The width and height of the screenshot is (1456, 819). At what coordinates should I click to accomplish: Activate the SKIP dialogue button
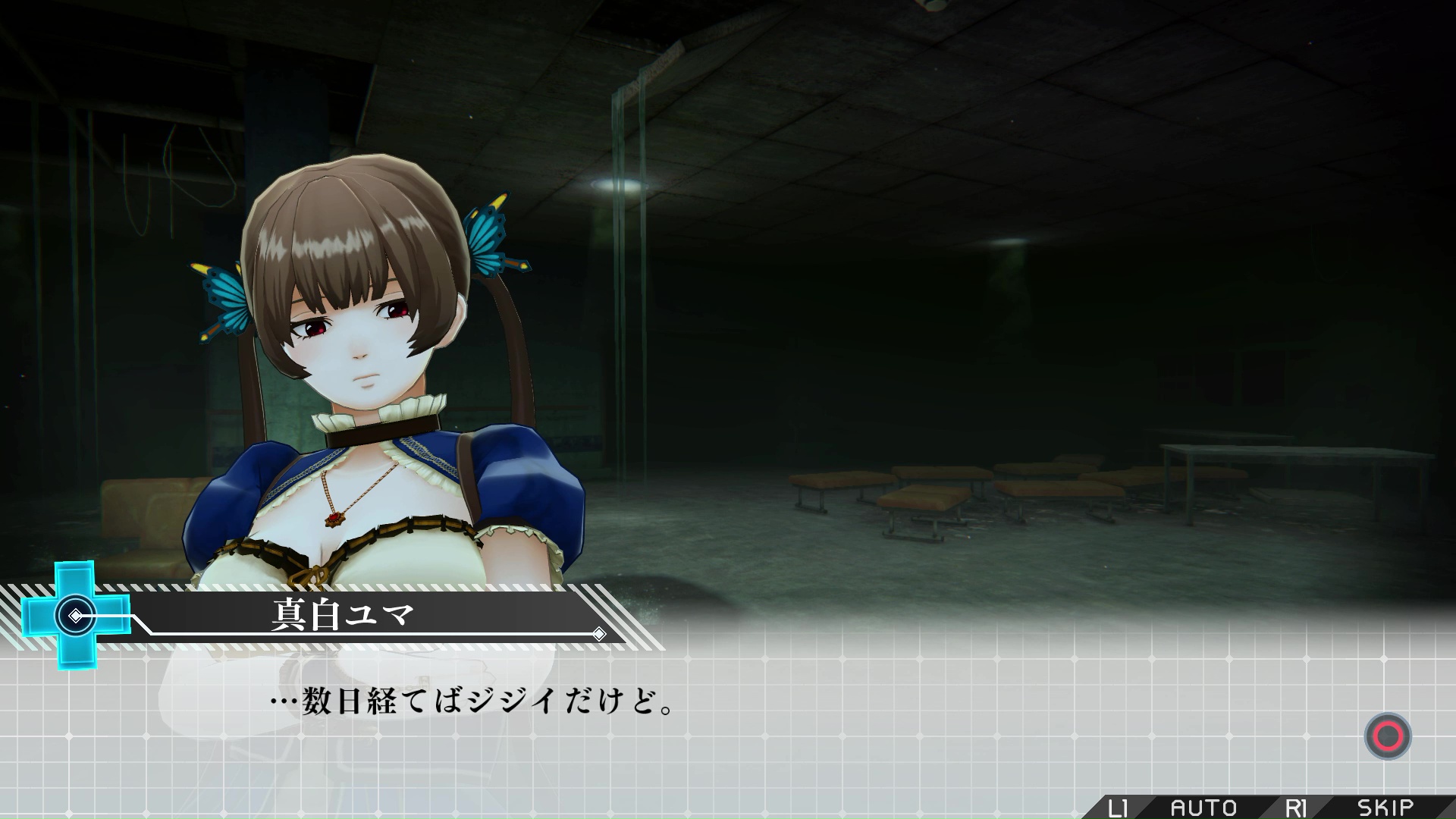pos(1385,808)
